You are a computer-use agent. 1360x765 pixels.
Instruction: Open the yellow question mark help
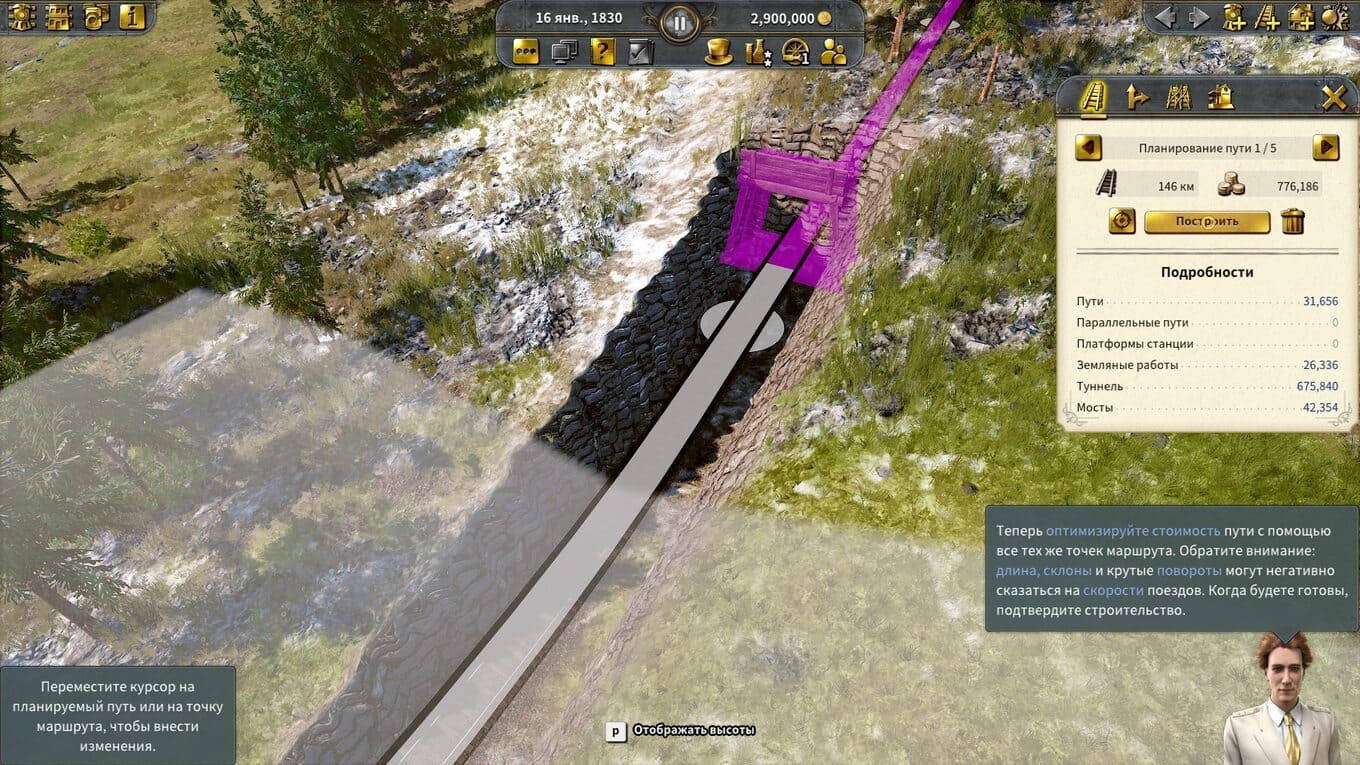(x=602, y=52)
